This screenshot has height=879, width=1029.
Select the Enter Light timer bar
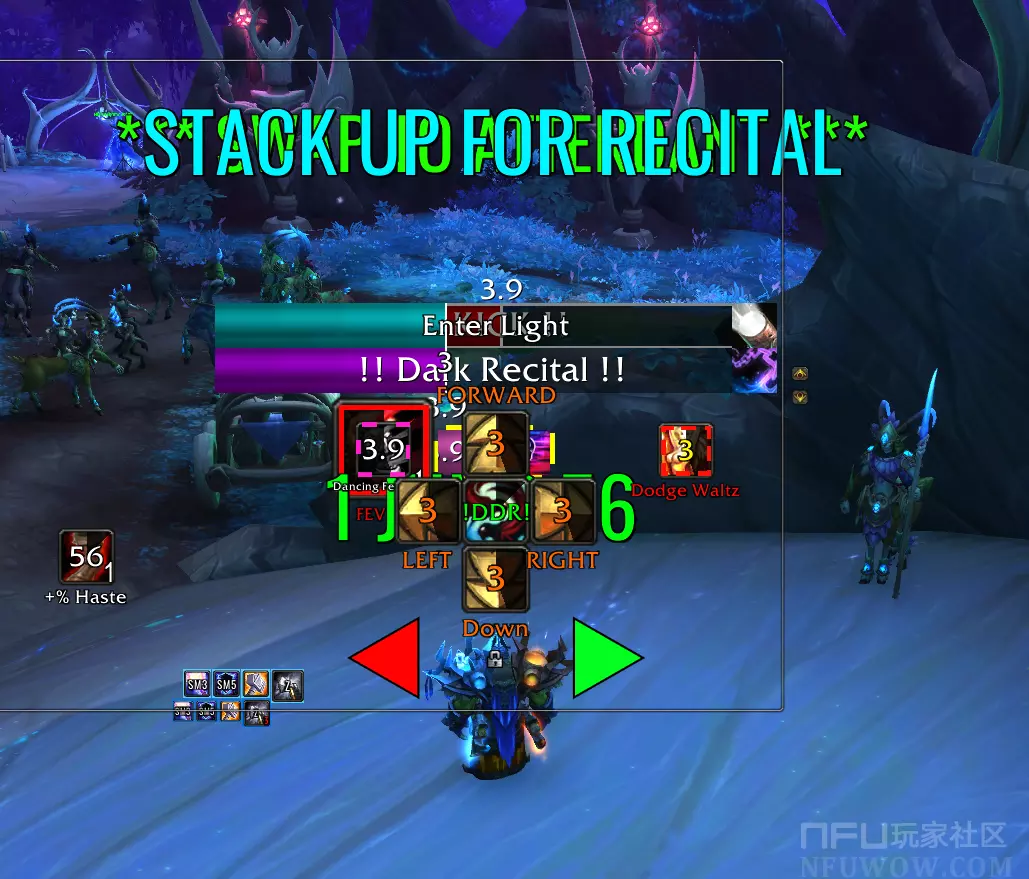coord(495,326)
